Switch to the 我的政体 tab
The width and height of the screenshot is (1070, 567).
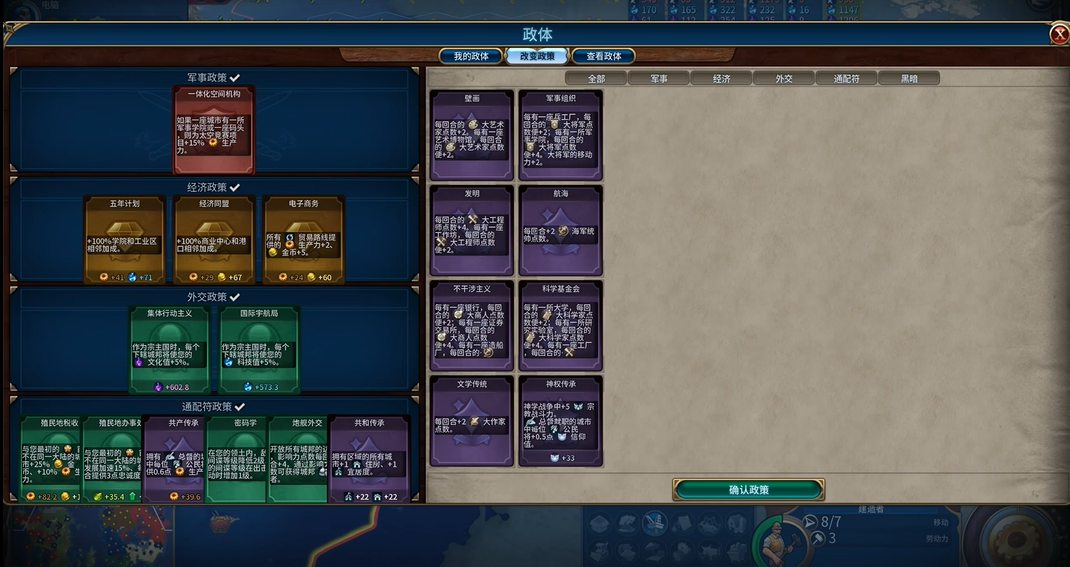471,56
